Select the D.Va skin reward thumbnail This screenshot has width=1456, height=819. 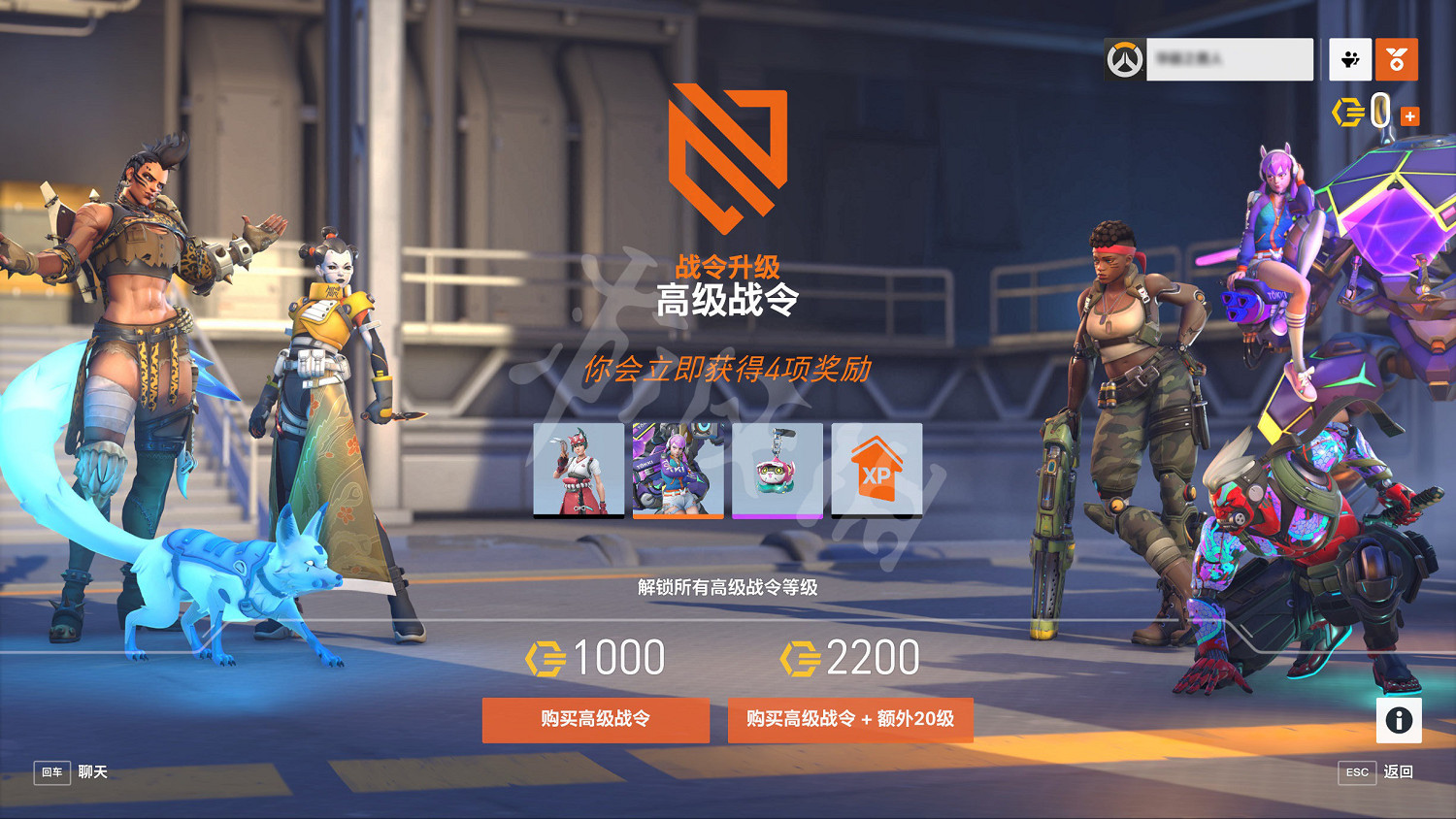coord(678,470)
